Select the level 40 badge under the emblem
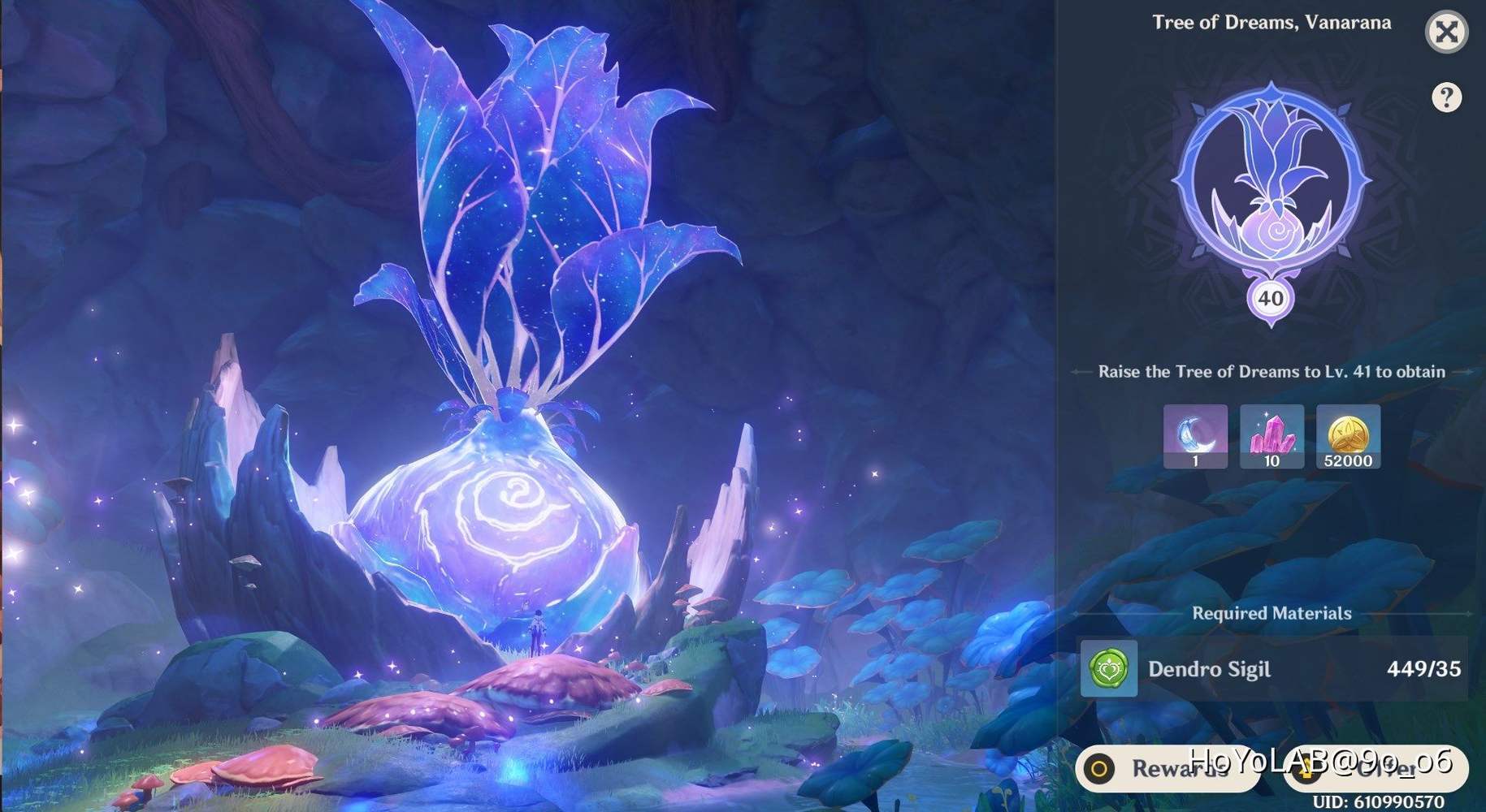 point(1270,299)
